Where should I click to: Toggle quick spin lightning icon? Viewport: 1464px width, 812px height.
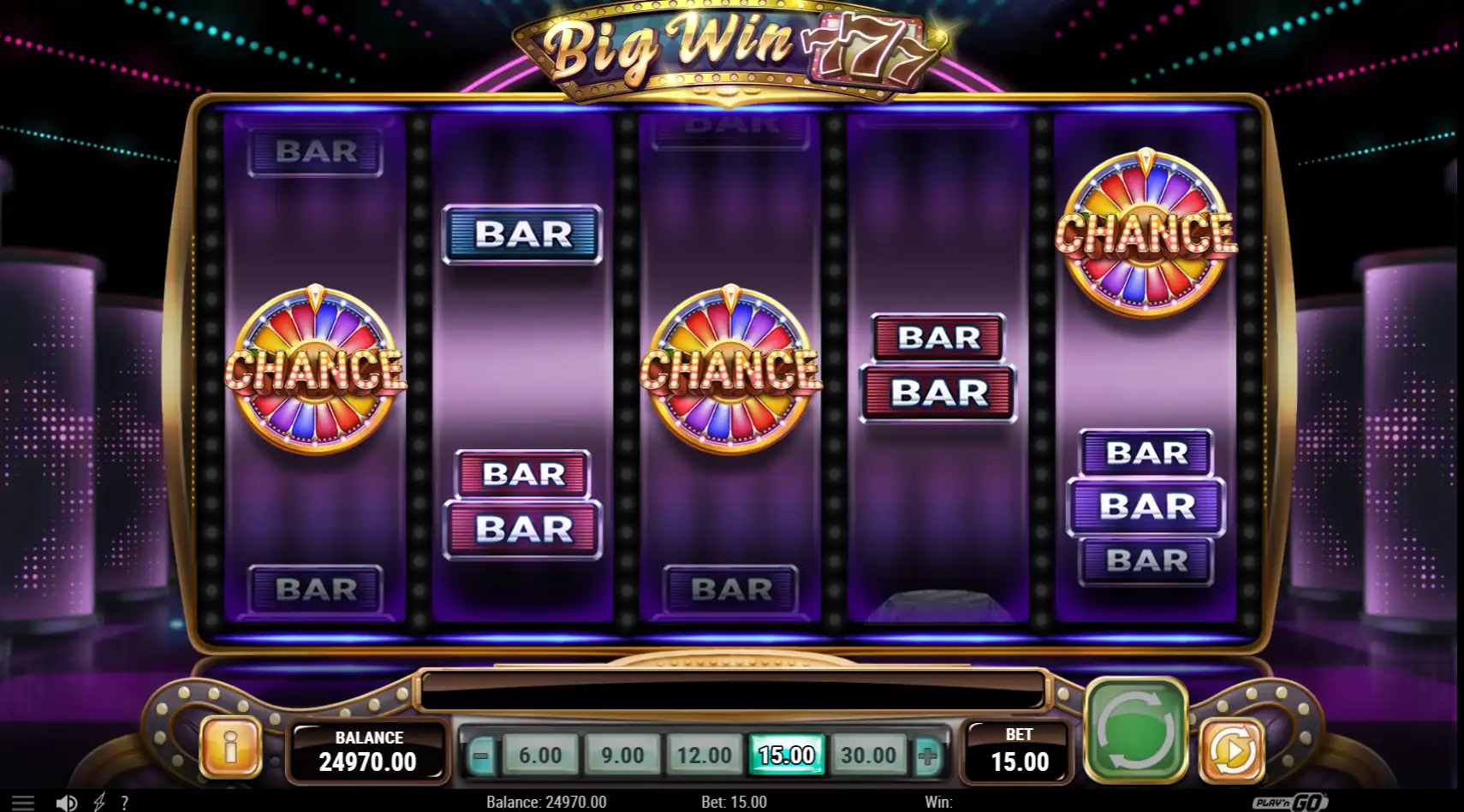(x=100, y=803)
